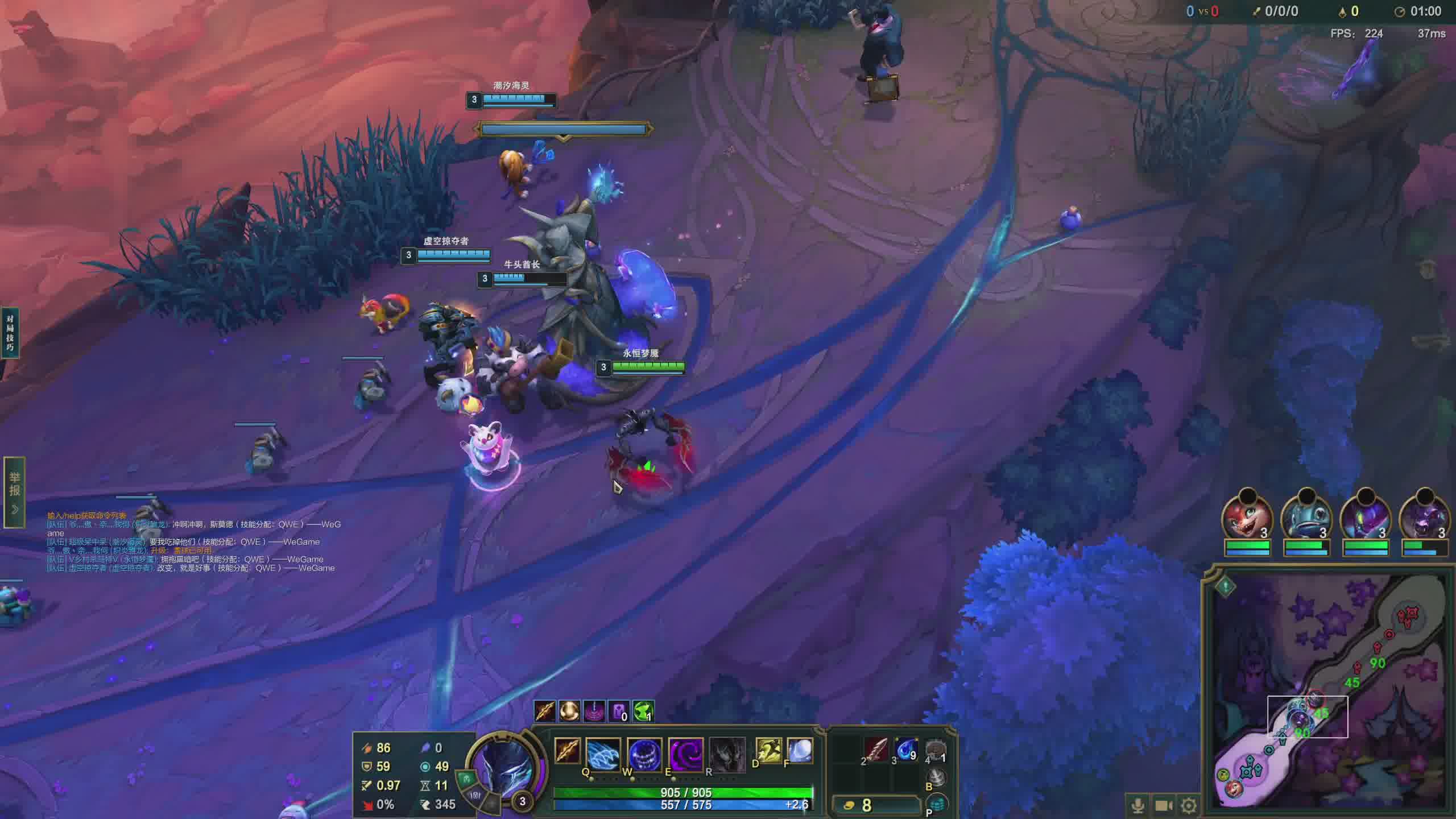Activate Nocturne's Q ability Duskbringer
The height and width of the screenshot is (819, 1456).
click(602, 754)
